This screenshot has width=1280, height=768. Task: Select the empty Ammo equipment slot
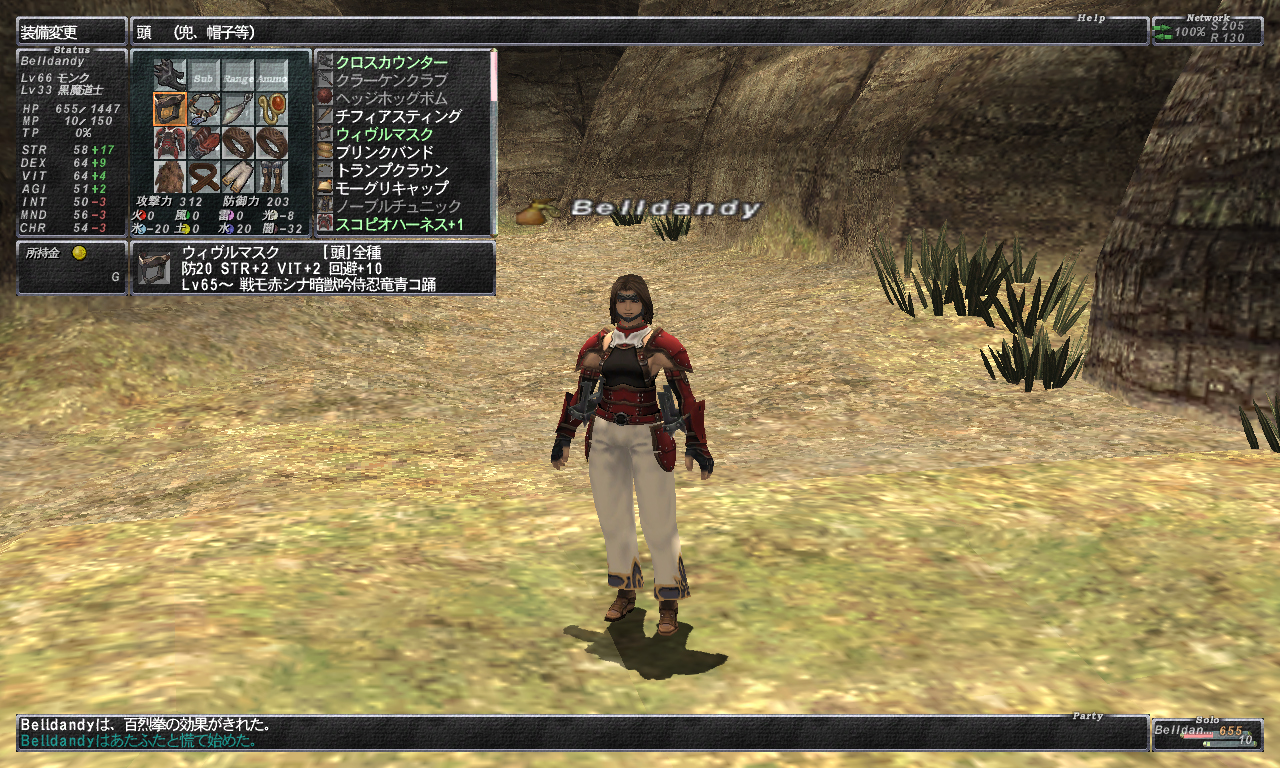pyautogui.click(x=272, y=75)
